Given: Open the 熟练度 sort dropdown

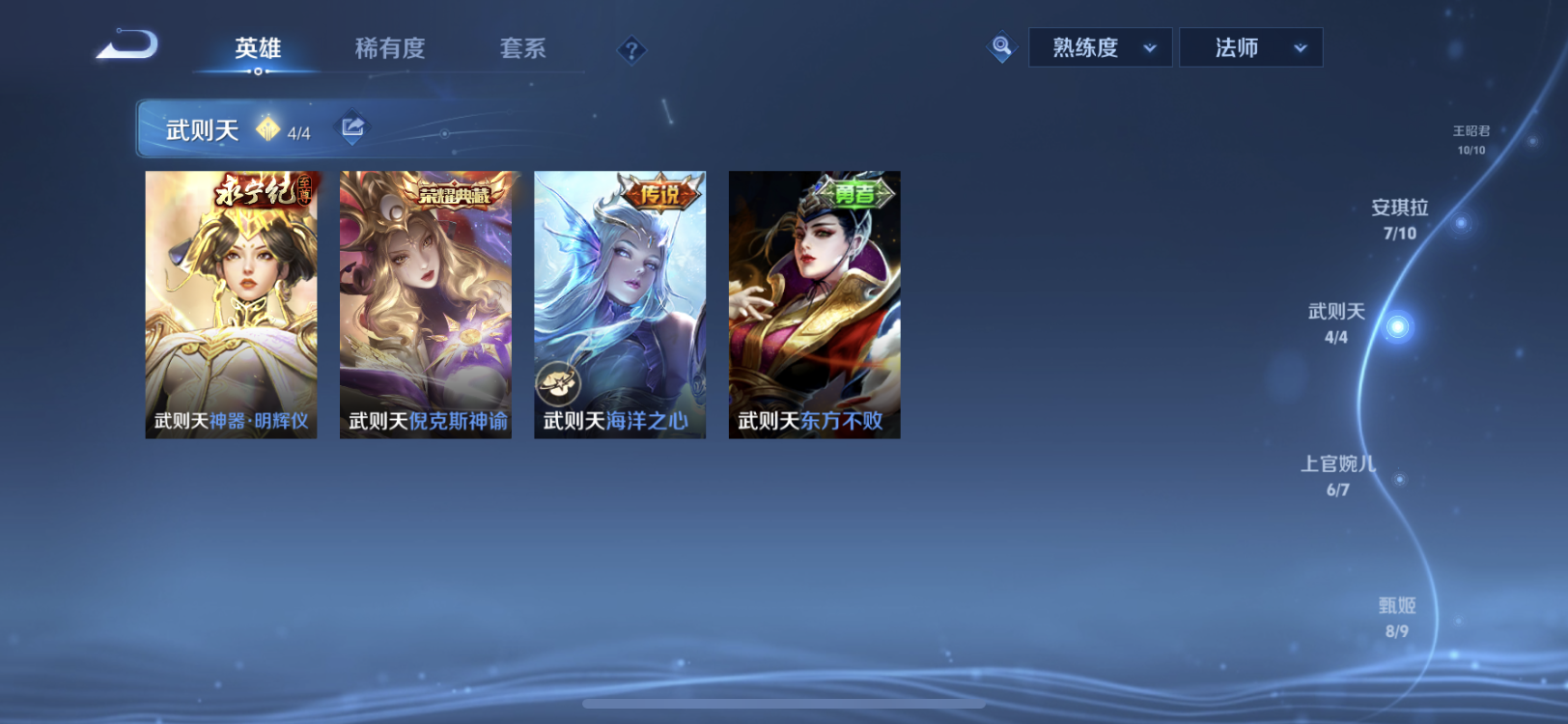Looking at the screenshot, I should 1100,46.
